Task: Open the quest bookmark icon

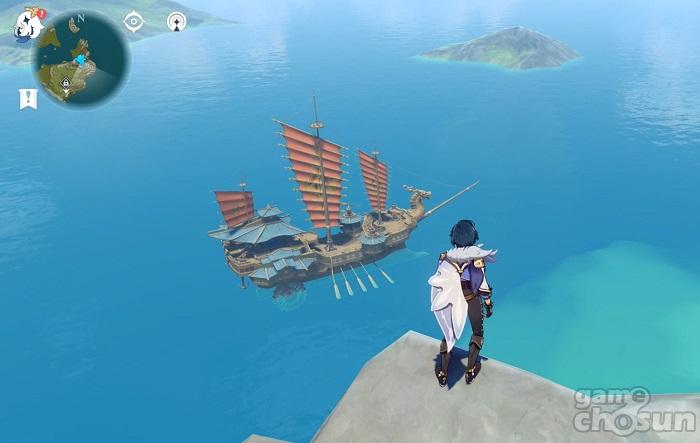Action: click(x=27, y=98)
